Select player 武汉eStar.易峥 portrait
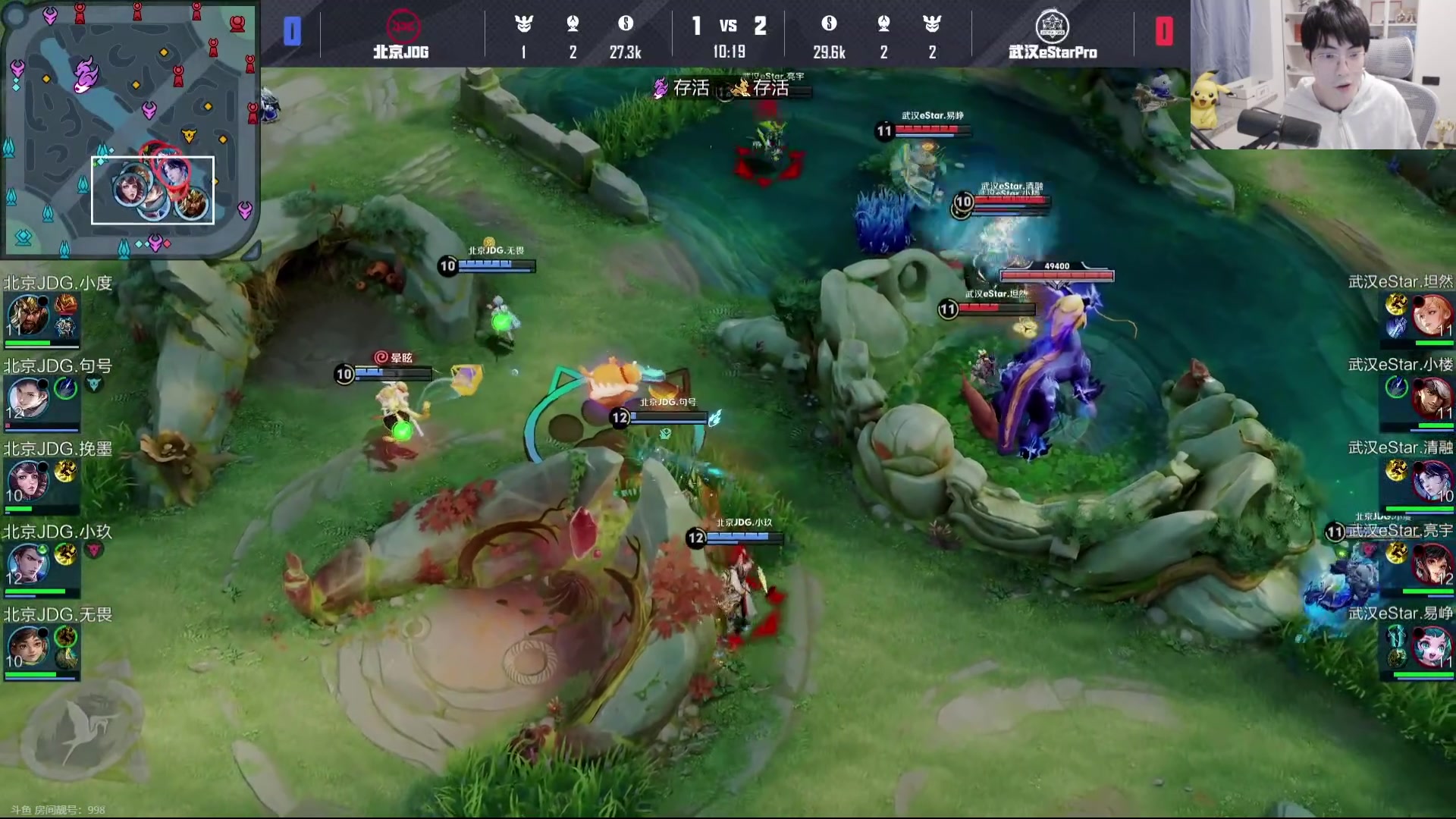 (x=1432, y=647)
